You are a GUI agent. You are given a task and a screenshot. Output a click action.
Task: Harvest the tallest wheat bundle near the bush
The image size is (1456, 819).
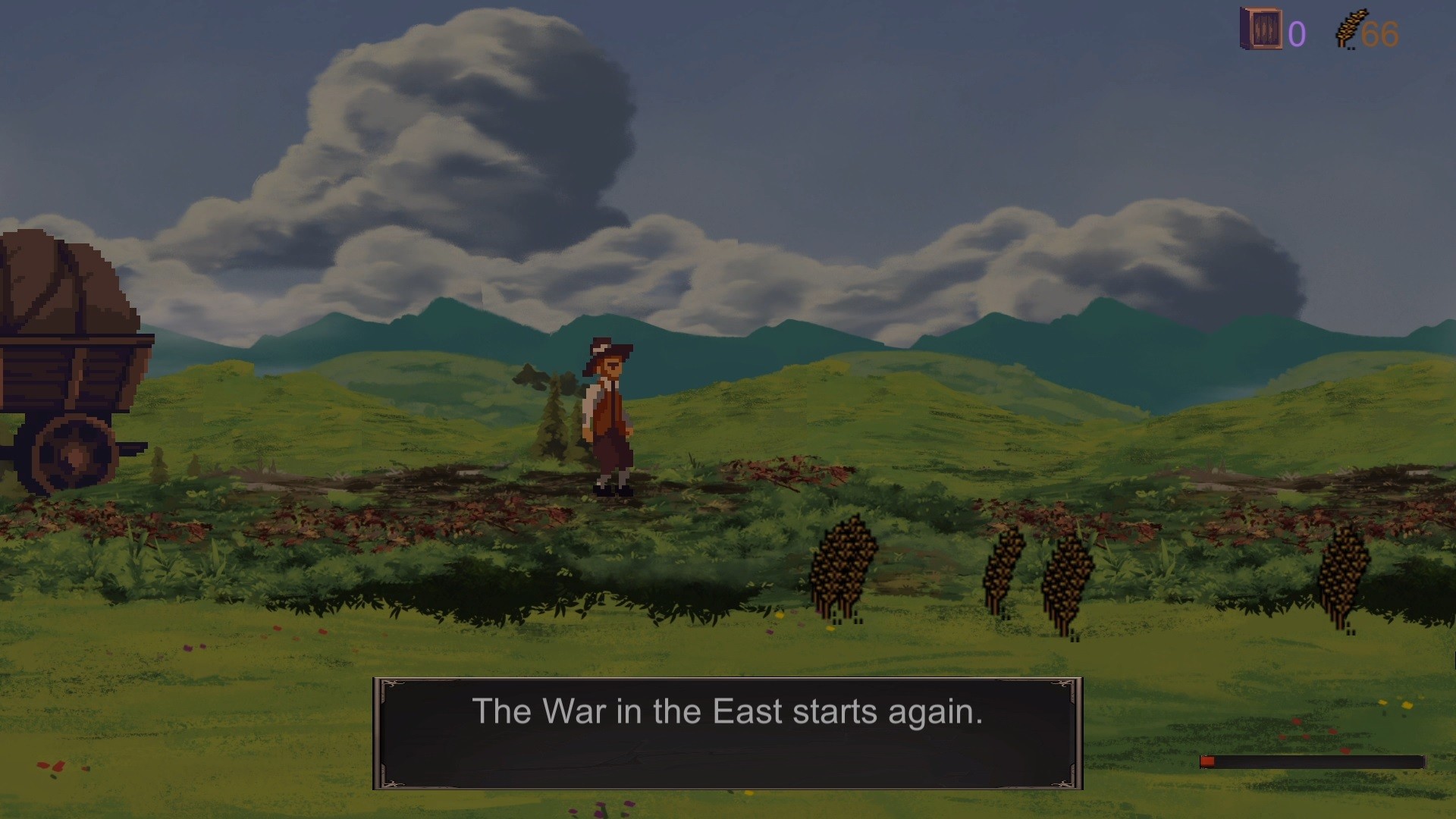pyautogui.click(x=844, y=565)
